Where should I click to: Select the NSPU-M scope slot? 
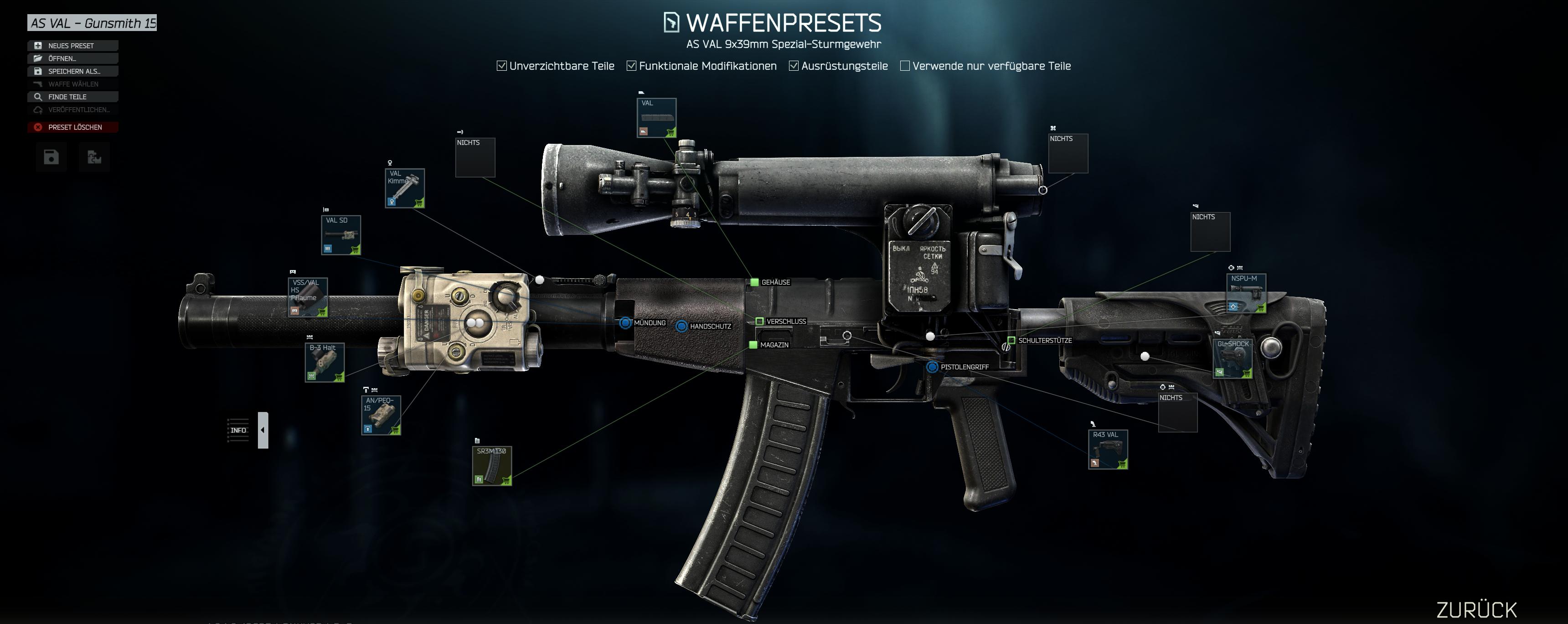pyautogui.click(x=1246, y=293)
